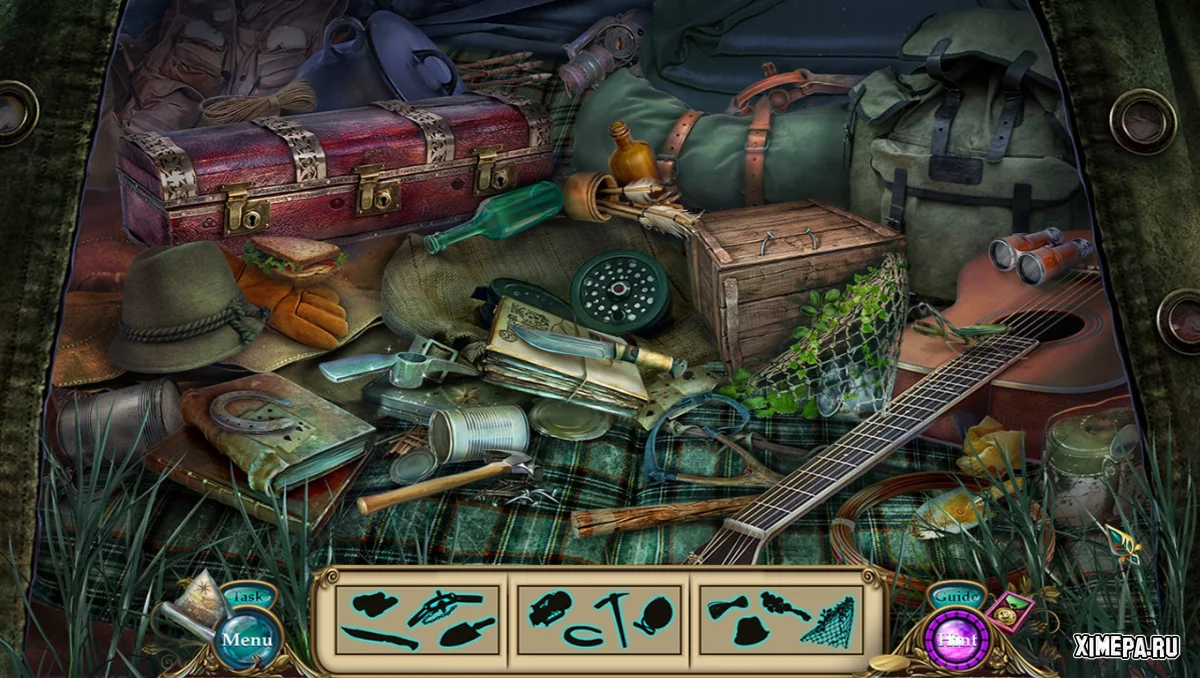Show the current Task
Screen dimensions: 1200x678
click(x=242, y=597)
